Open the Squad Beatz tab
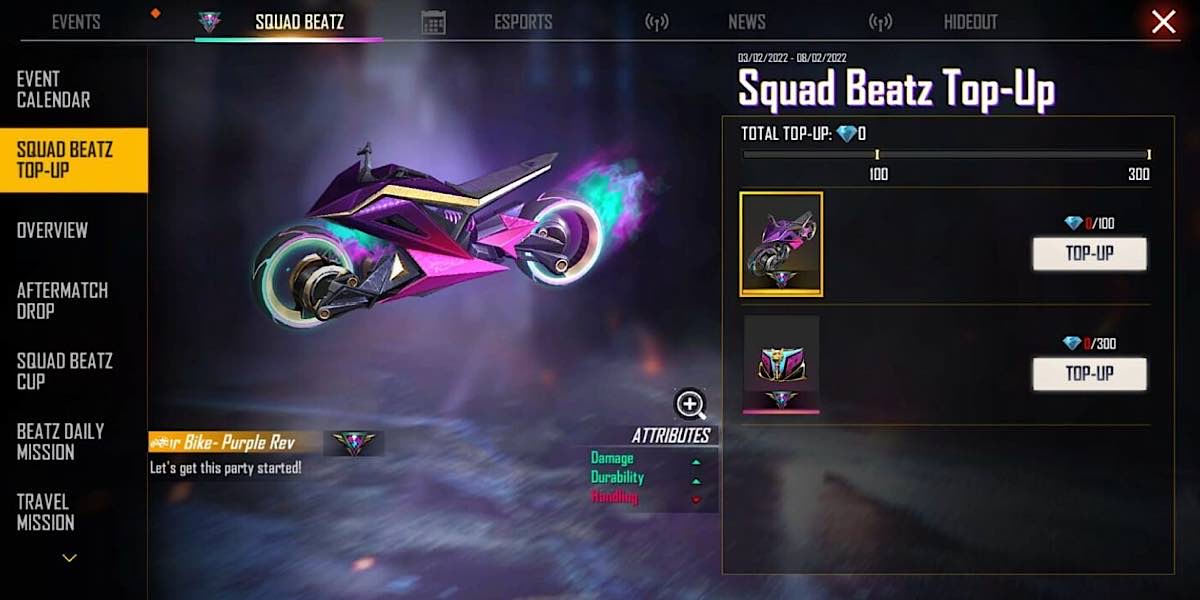Image resolution: width=1200 pixels, height=600 pixels. click(x=298, y=22)
